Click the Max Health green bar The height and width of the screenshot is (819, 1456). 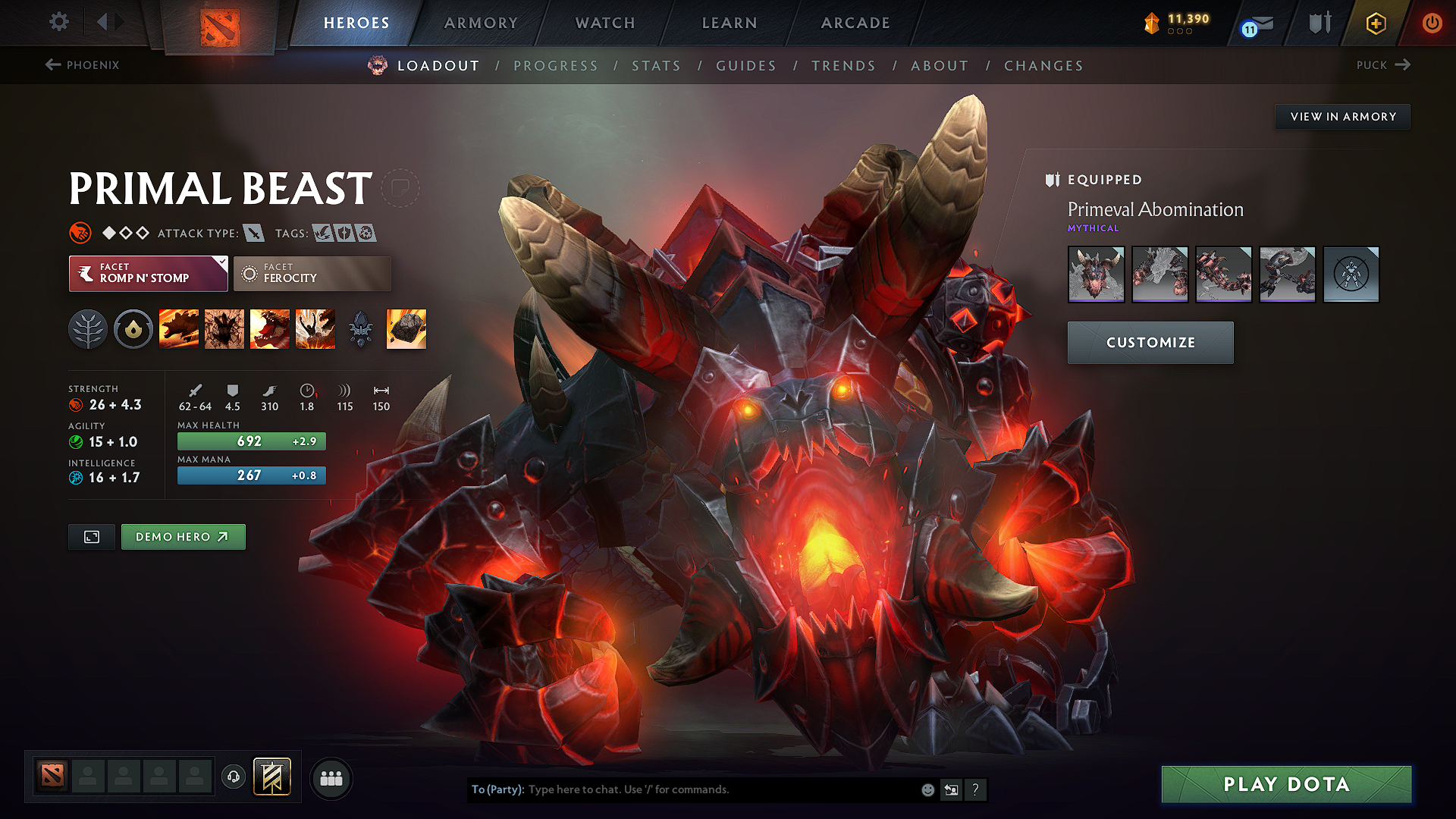pyautogui.click(x=251, y=441)
